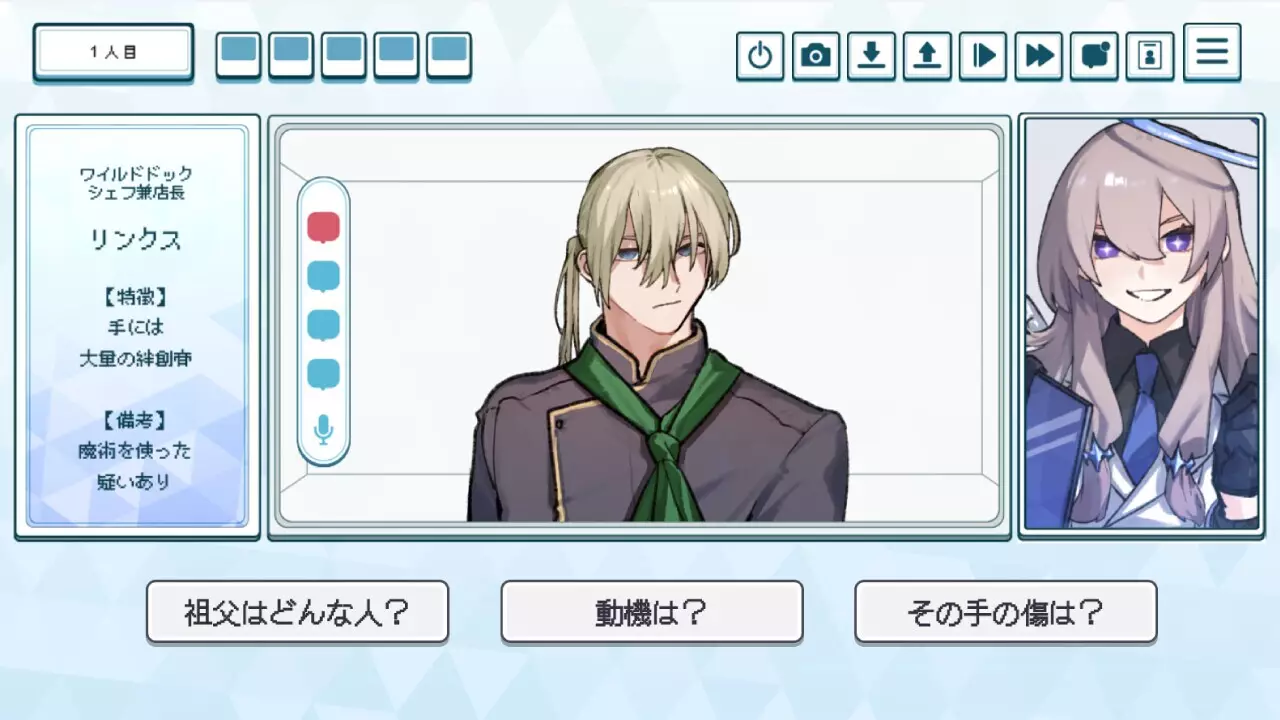Click the detective portrait on the right
Image resolution: width=1280 pixels, height=720 pixels.
[1140, 327]
